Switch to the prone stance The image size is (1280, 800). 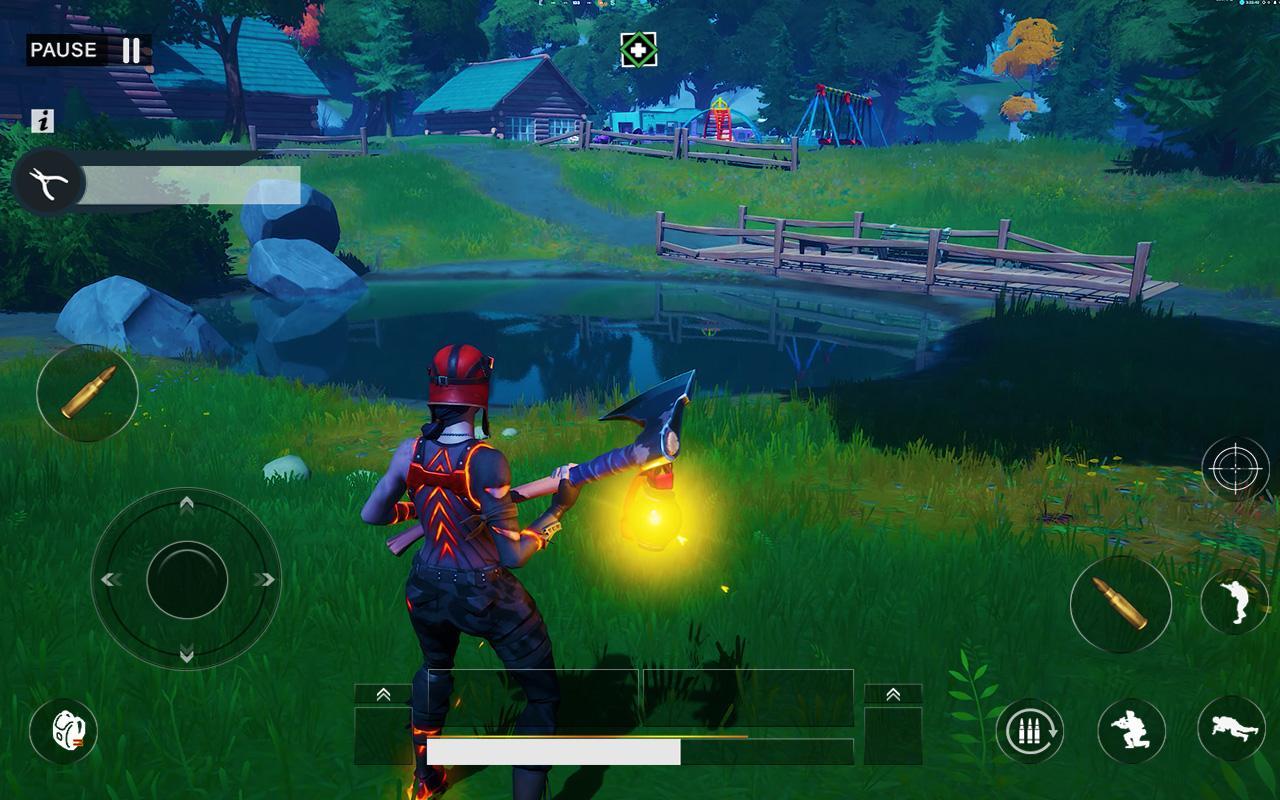(1231, 729)
